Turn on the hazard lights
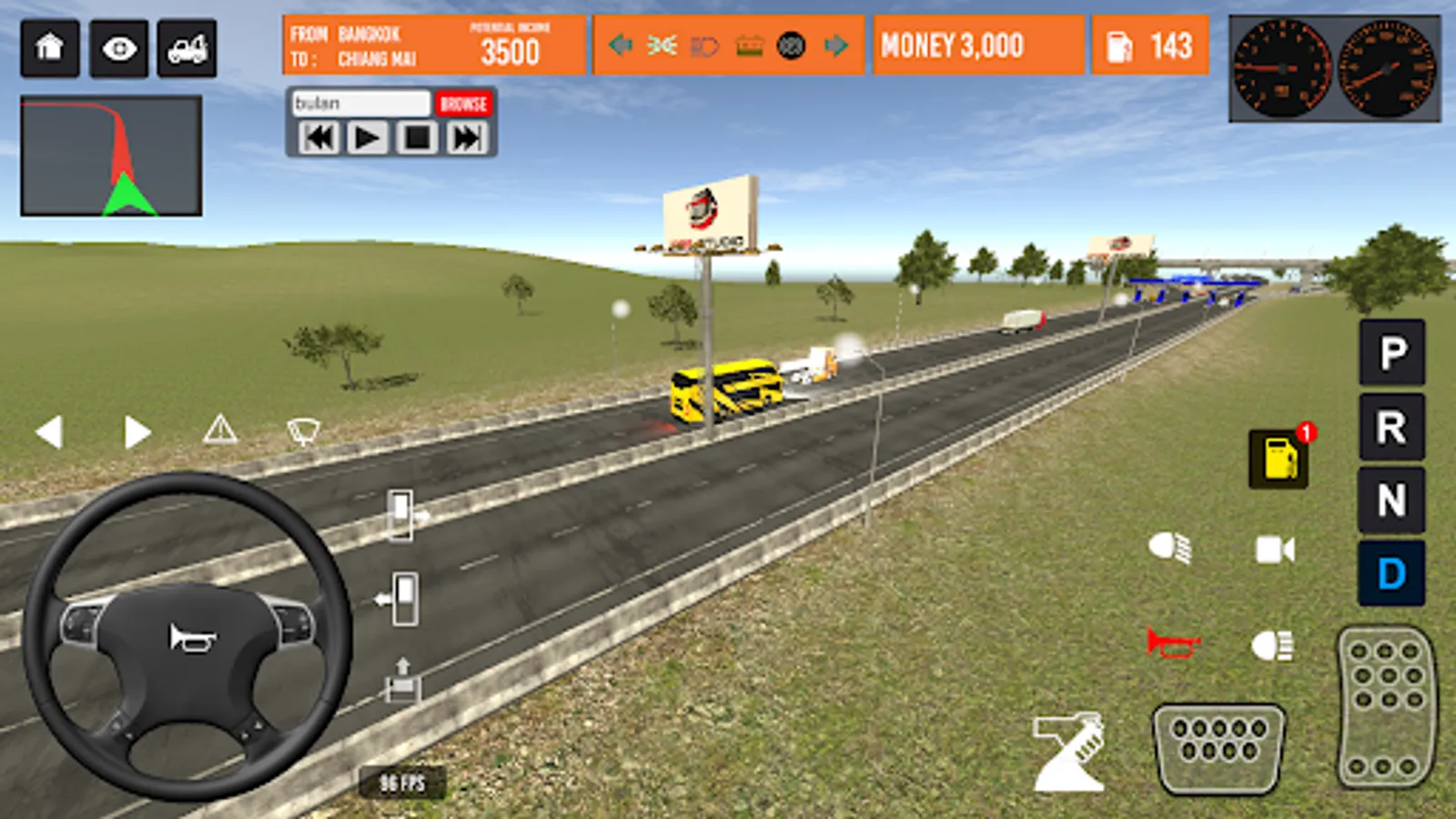Viewport: 1456px width, 819px height. click(220, 429)
